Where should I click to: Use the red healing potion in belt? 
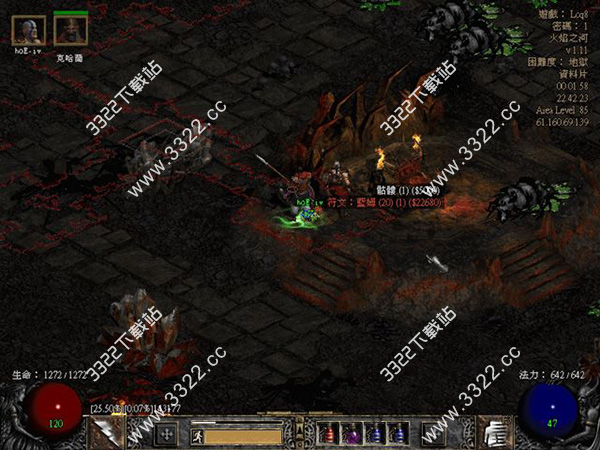[325, 434]
